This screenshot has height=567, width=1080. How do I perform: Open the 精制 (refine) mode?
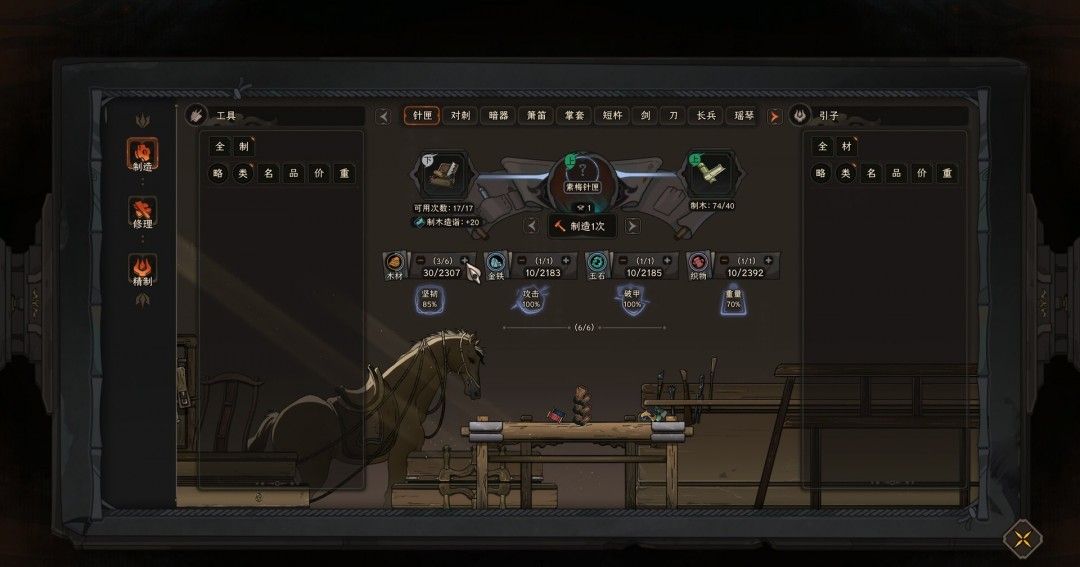(142, 270)
